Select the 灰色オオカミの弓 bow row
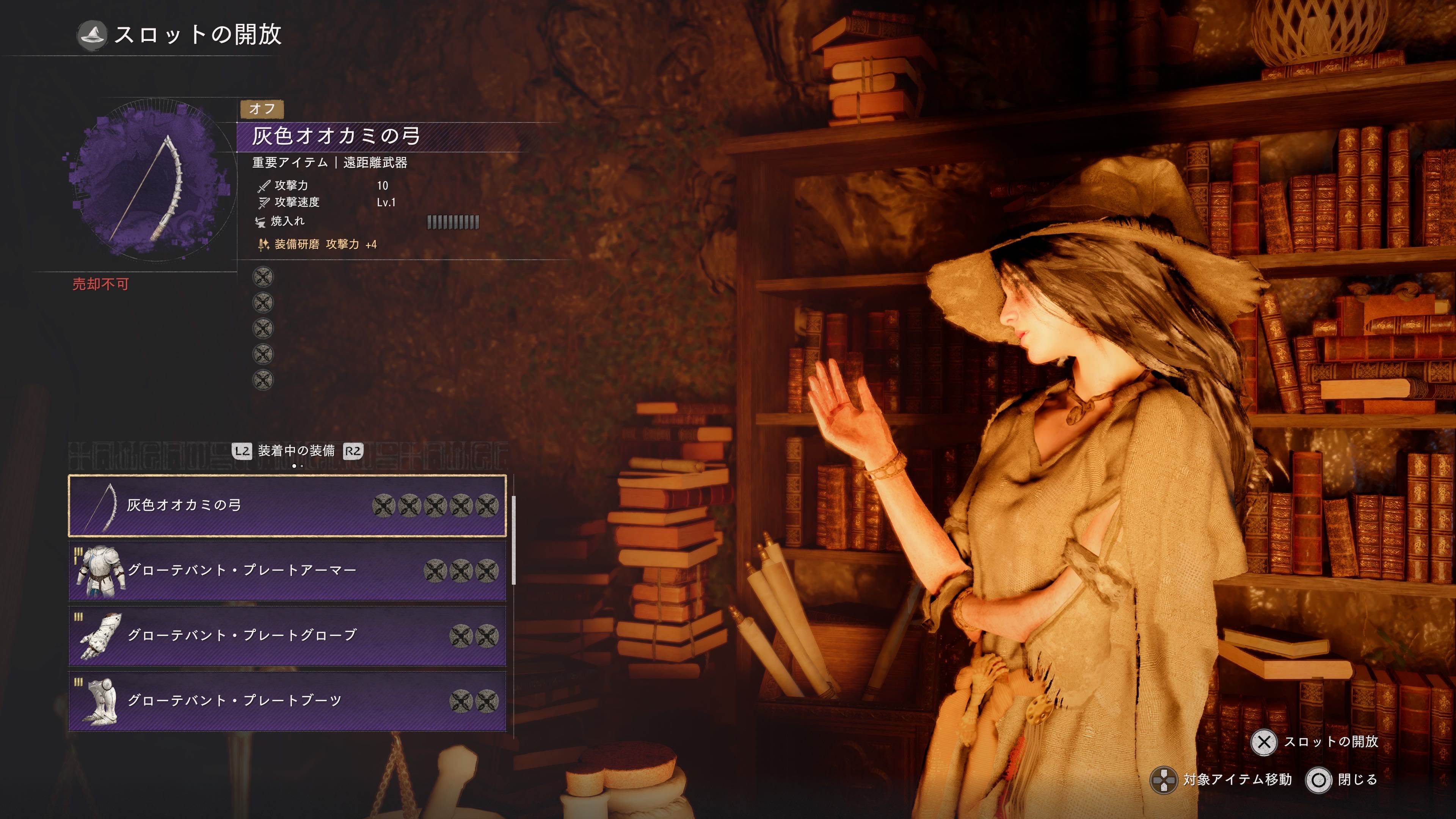Screen dimensions: 1456x819 287,505
